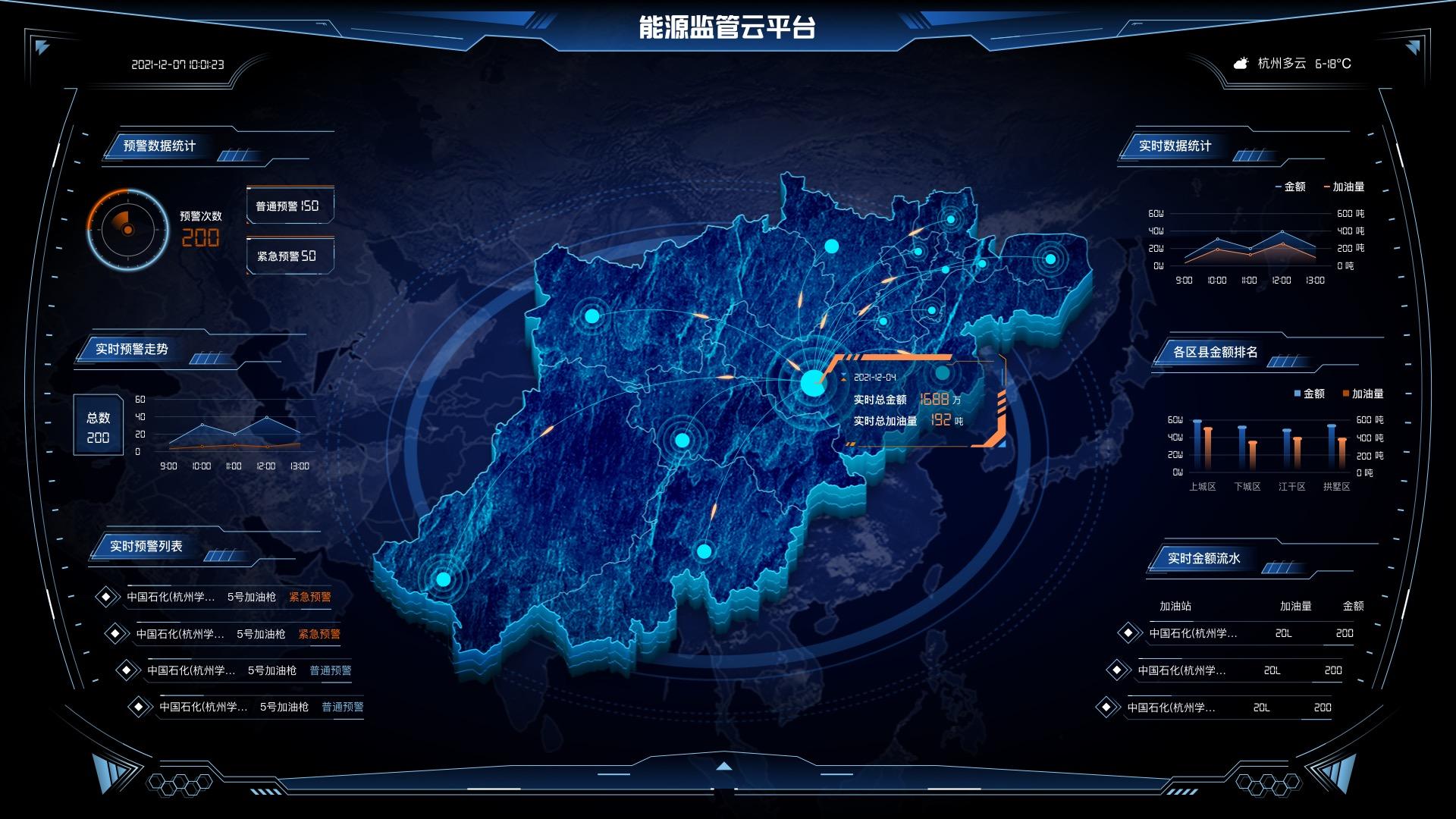Toggle the 加油量 legend in 实时数据统计
1456x819 pixels.
click(x=1346, y=187)
